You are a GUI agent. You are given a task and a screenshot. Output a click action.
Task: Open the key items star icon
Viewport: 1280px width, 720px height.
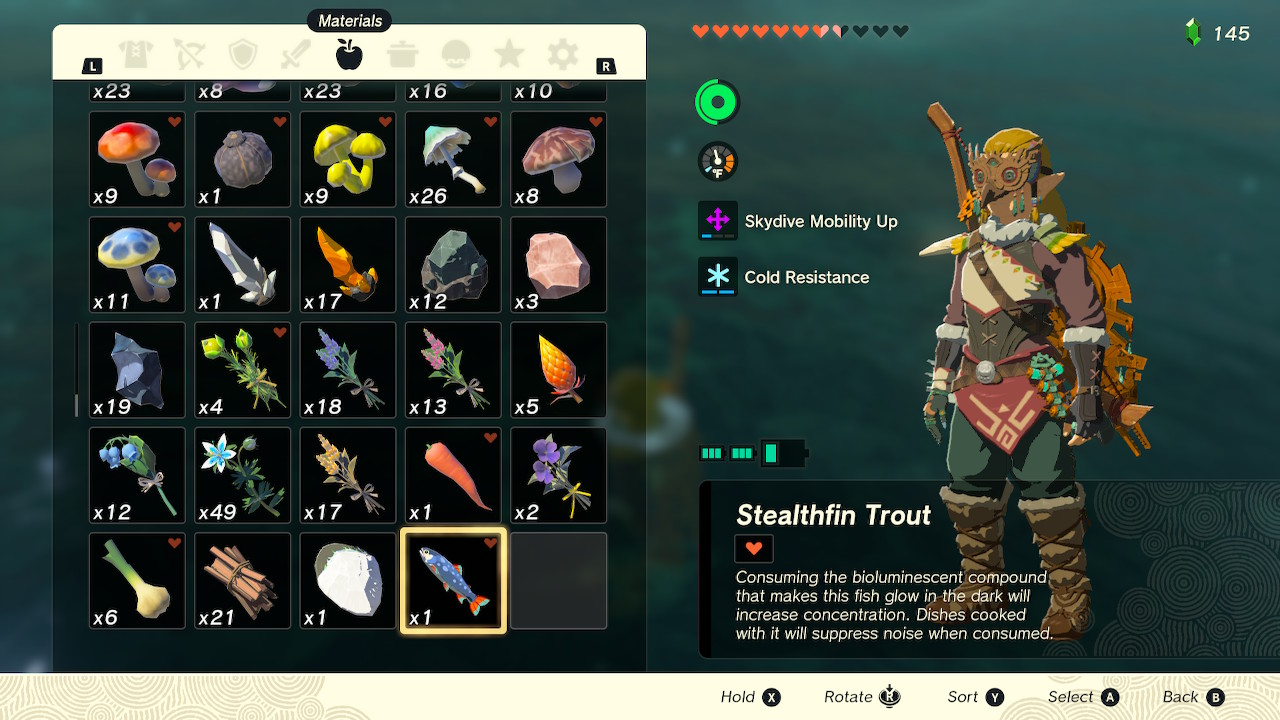(509, 55)
